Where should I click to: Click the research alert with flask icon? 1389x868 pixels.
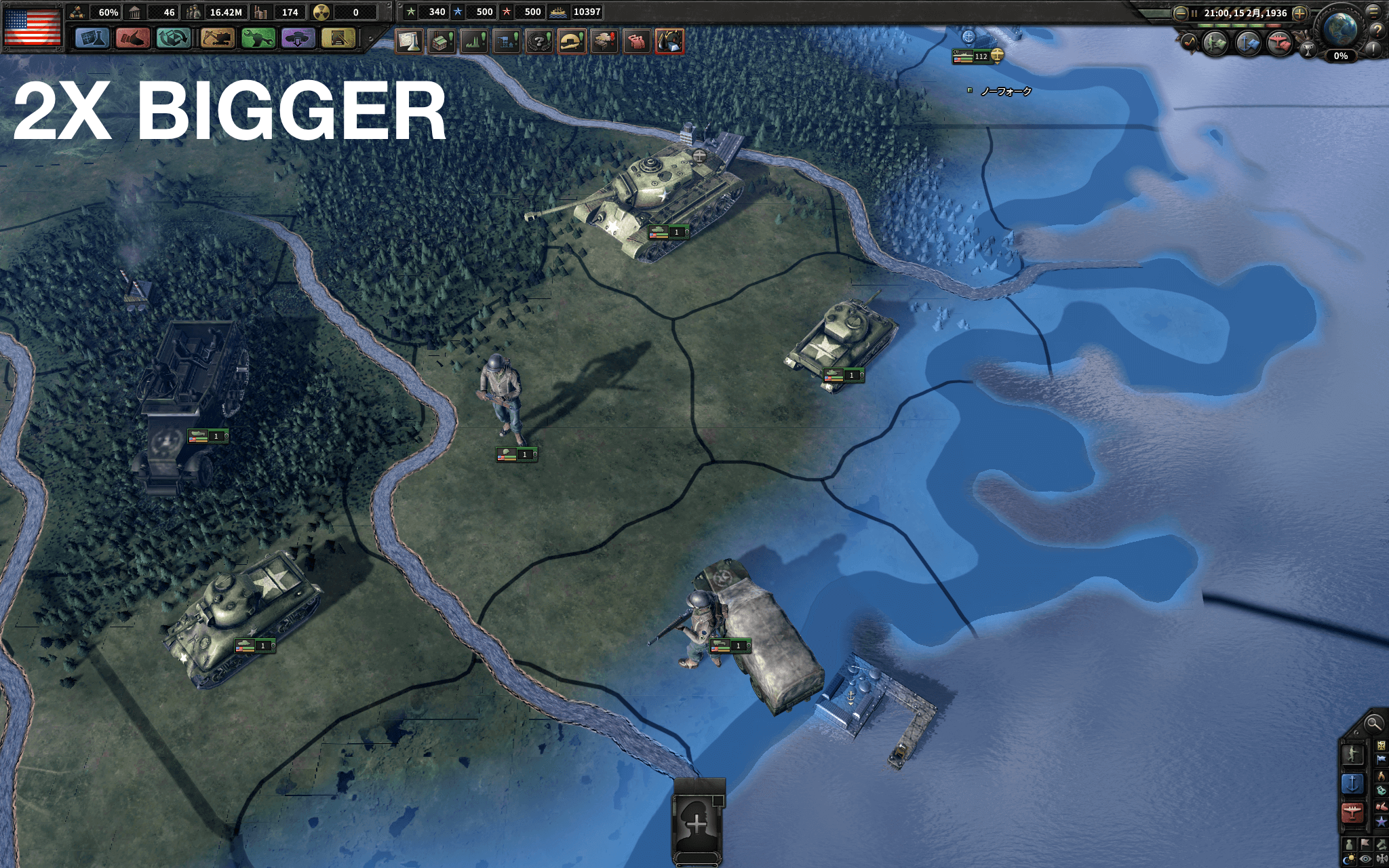[409, 41]
